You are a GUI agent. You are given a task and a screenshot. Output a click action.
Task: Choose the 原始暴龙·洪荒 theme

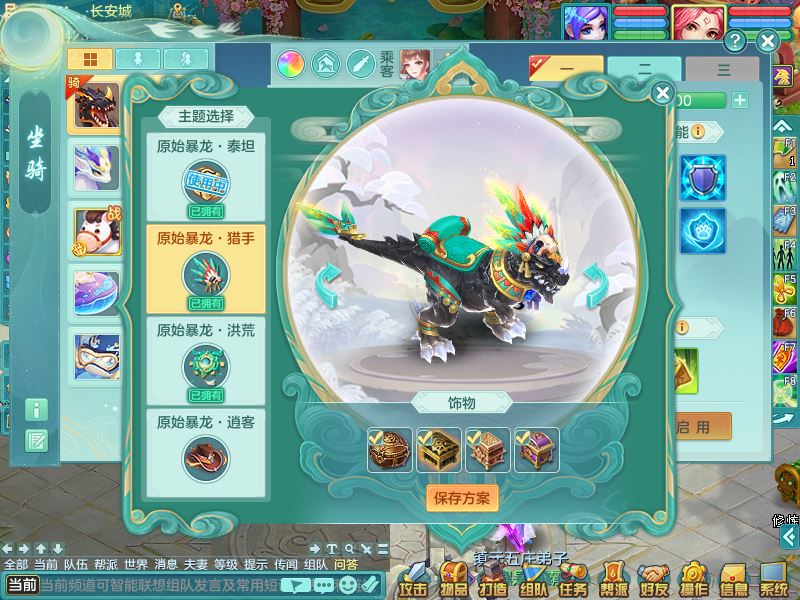pyautogui.click(x=206, y=360)
